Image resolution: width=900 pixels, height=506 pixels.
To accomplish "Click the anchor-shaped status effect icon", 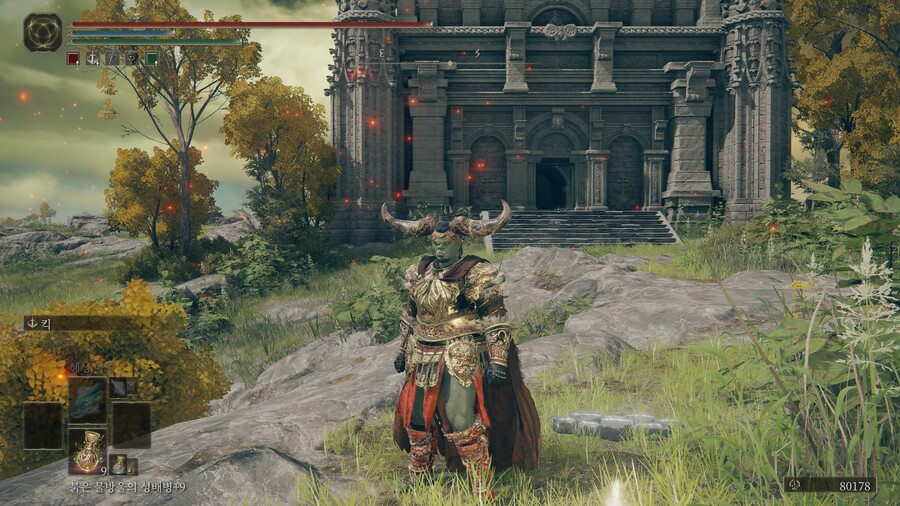I will 93,58.
